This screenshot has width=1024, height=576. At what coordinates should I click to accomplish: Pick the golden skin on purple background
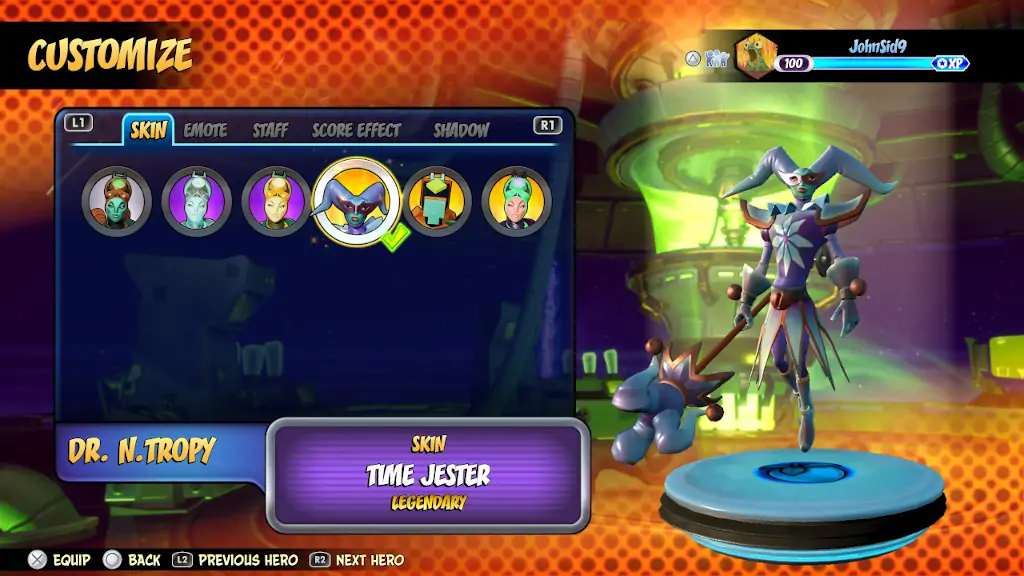pyautogui.click(x=277, y=201)
